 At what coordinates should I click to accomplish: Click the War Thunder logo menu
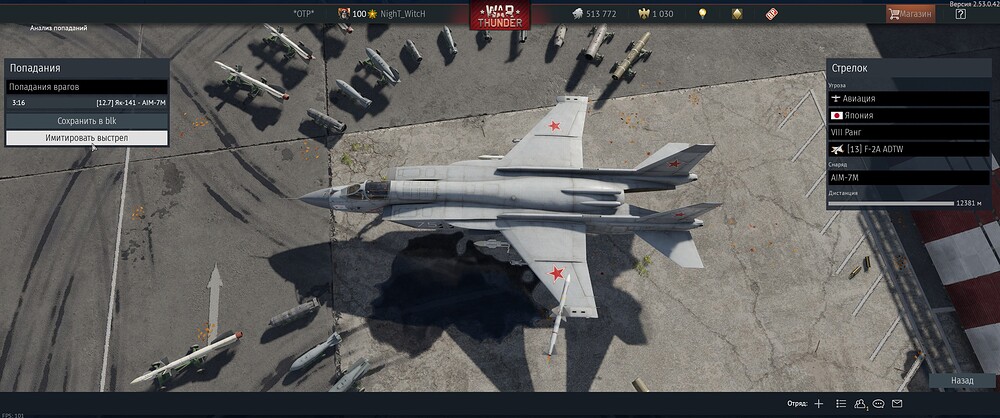[x=500, y=15]
